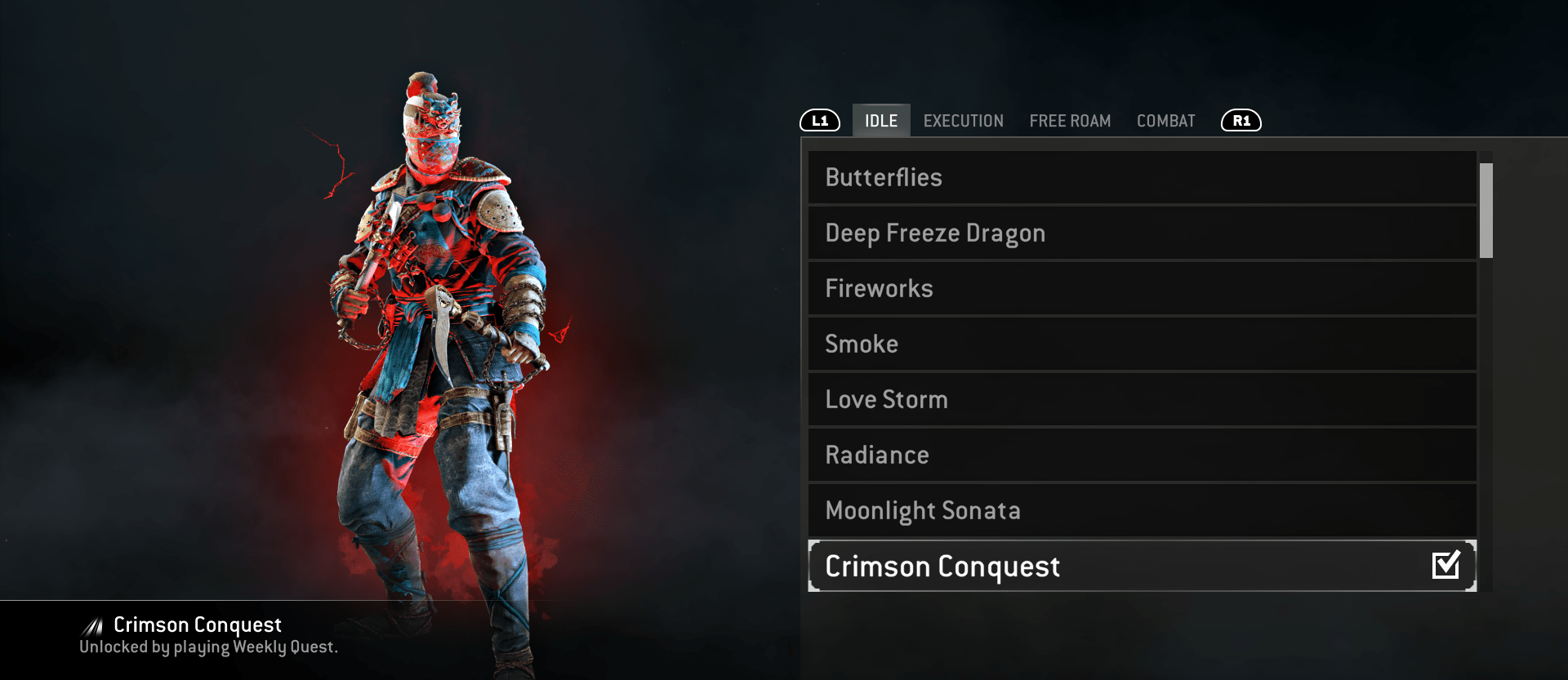
Task: Switch to the COMBAT tab
Action: point(1165,120)
